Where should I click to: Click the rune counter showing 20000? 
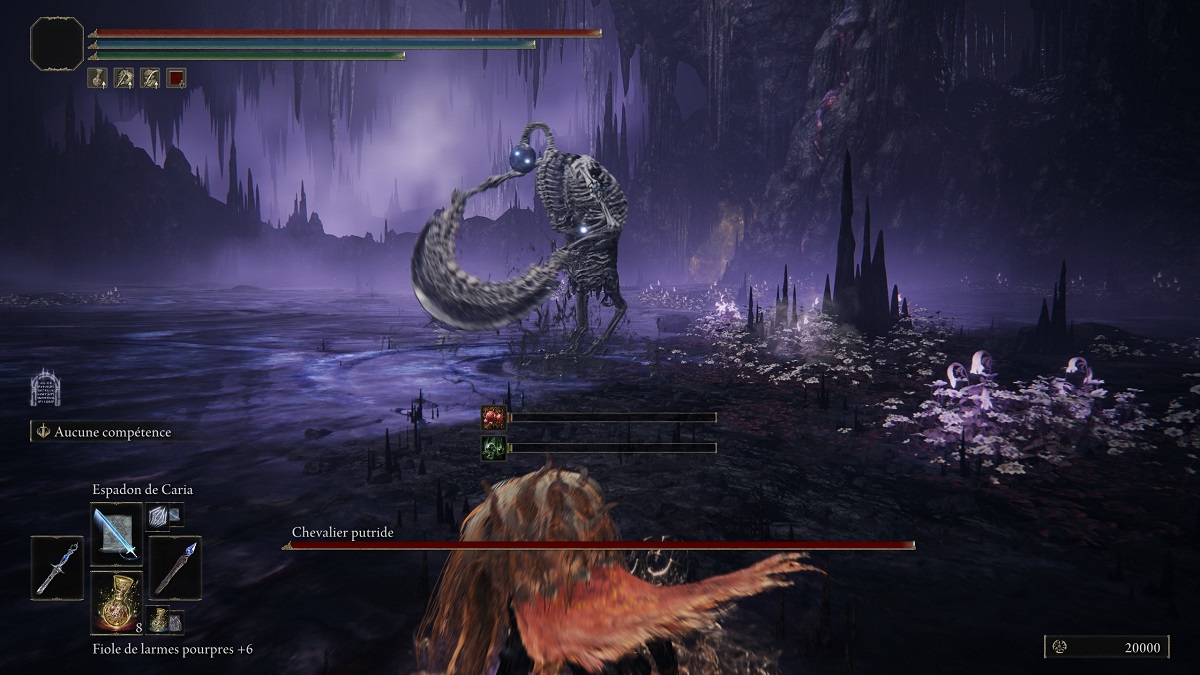(x=1108, y=647)
